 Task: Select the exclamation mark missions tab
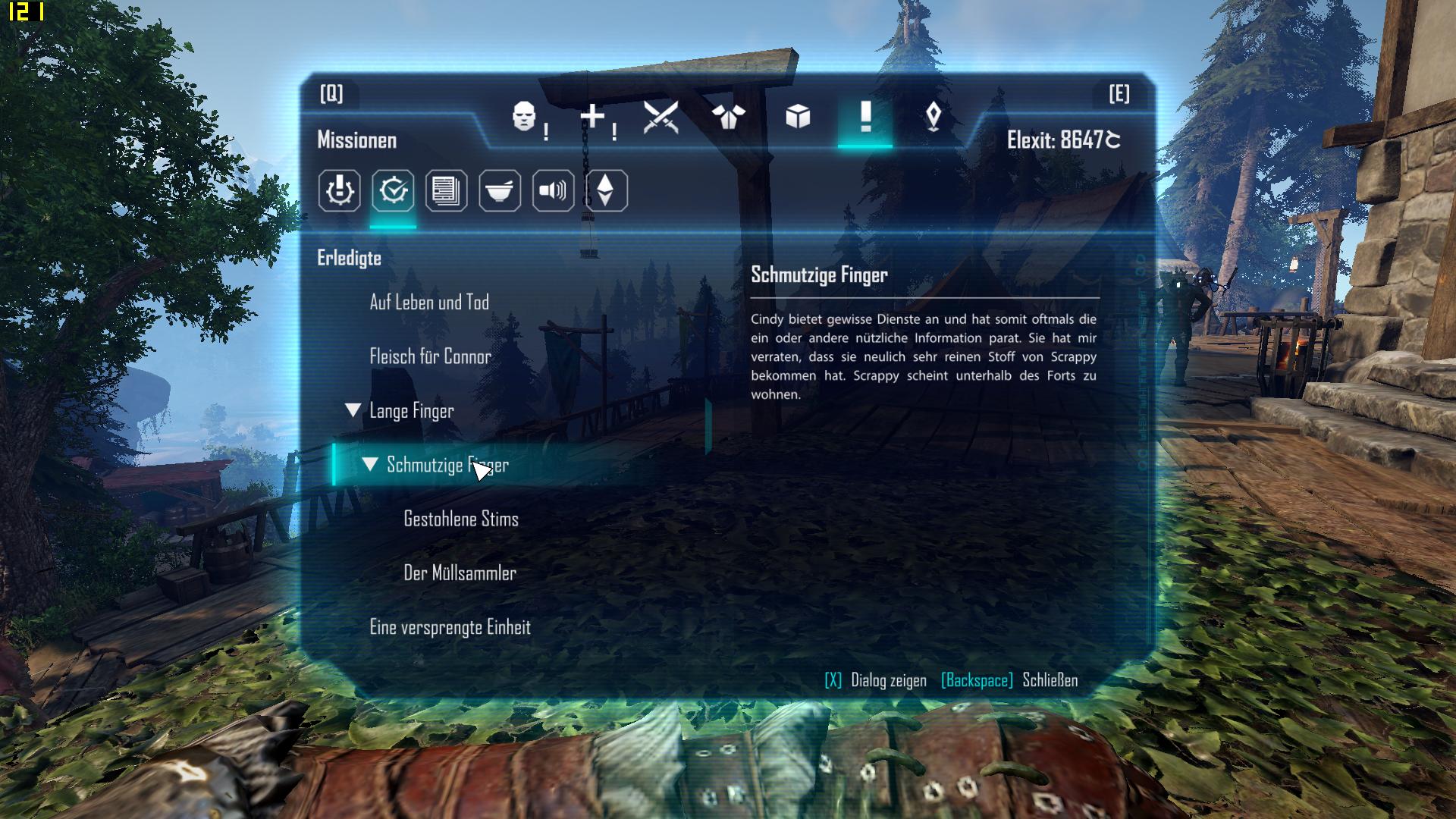865,118
